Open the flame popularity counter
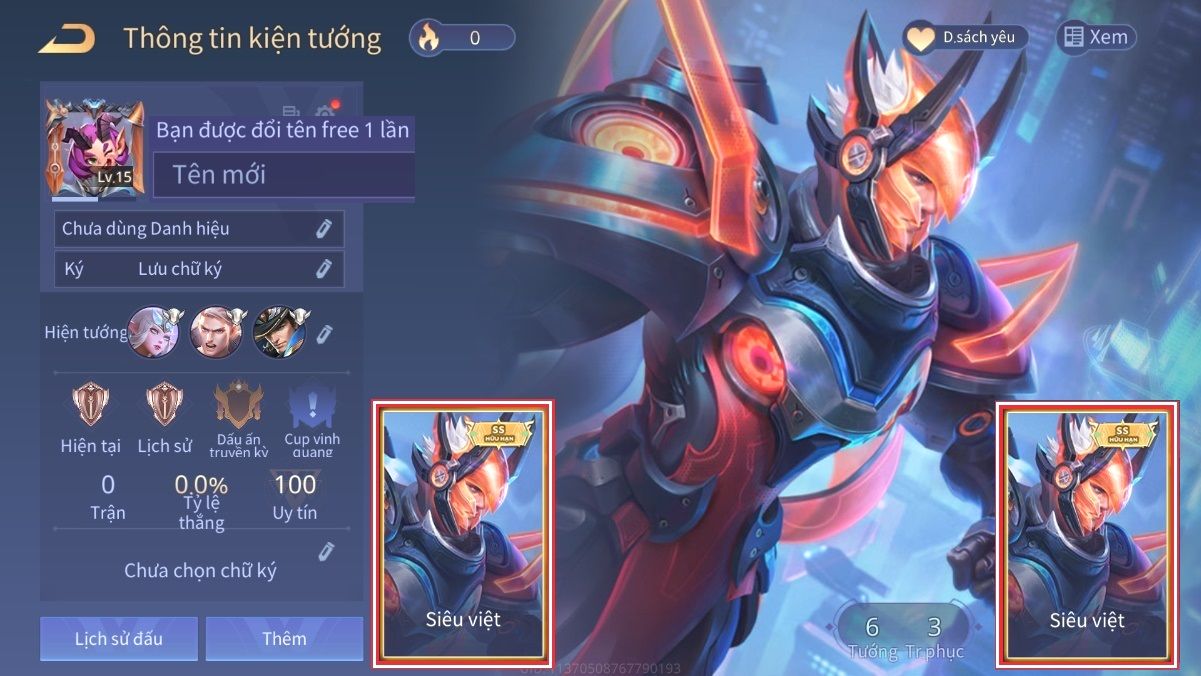1201x676 pixels. pos(462,38)
